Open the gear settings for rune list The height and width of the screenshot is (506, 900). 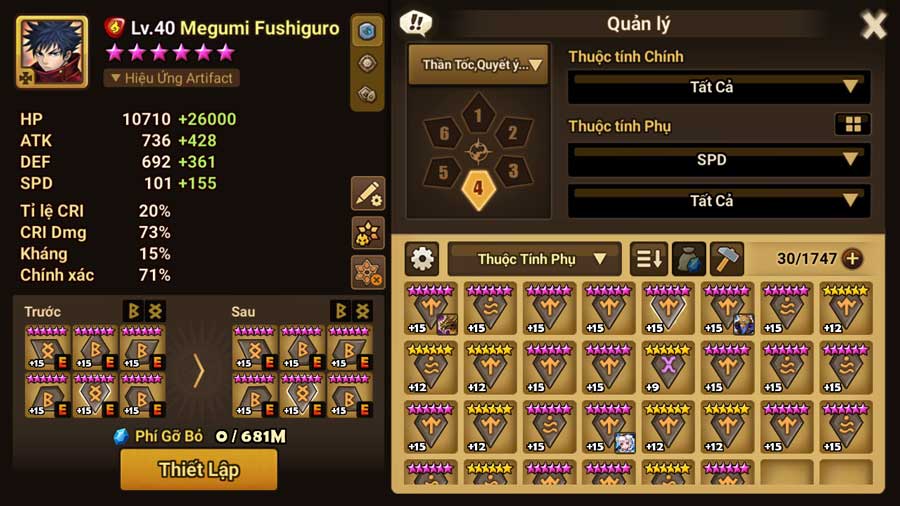(x=423, y=259)
